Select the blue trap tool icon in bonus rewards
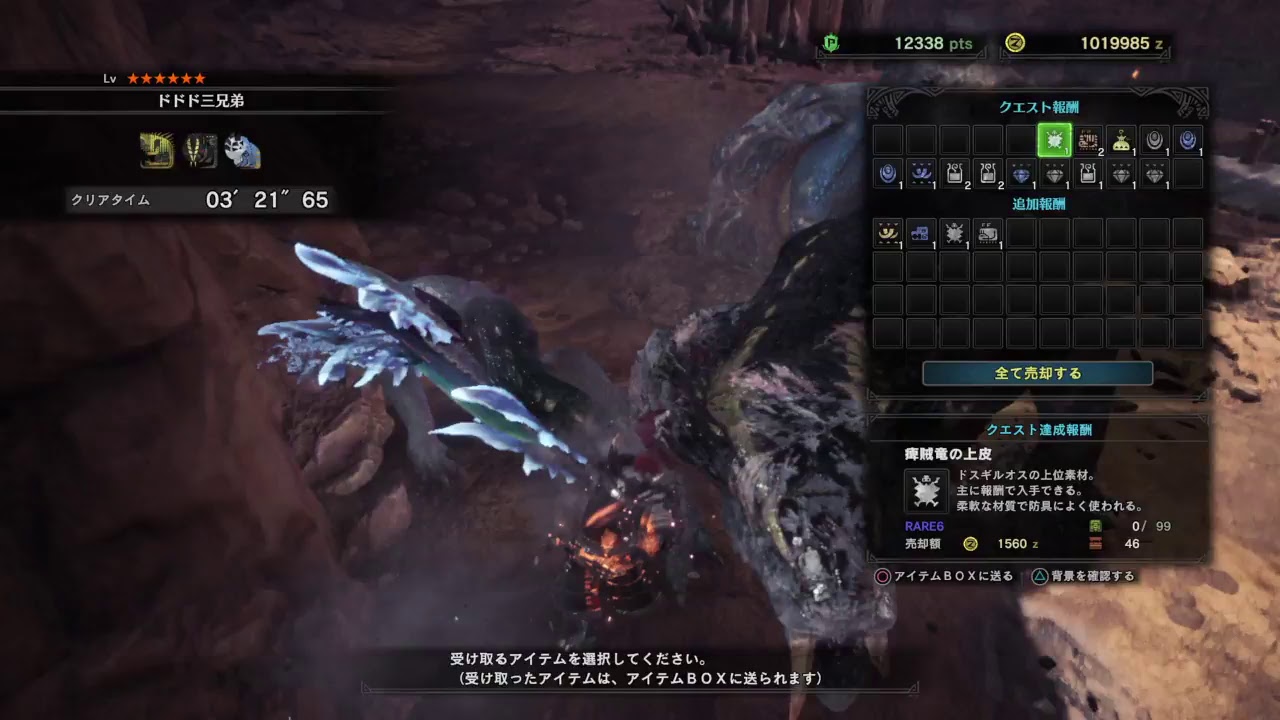The width and height of the screenshot is (1280, 720). point(919,233)
